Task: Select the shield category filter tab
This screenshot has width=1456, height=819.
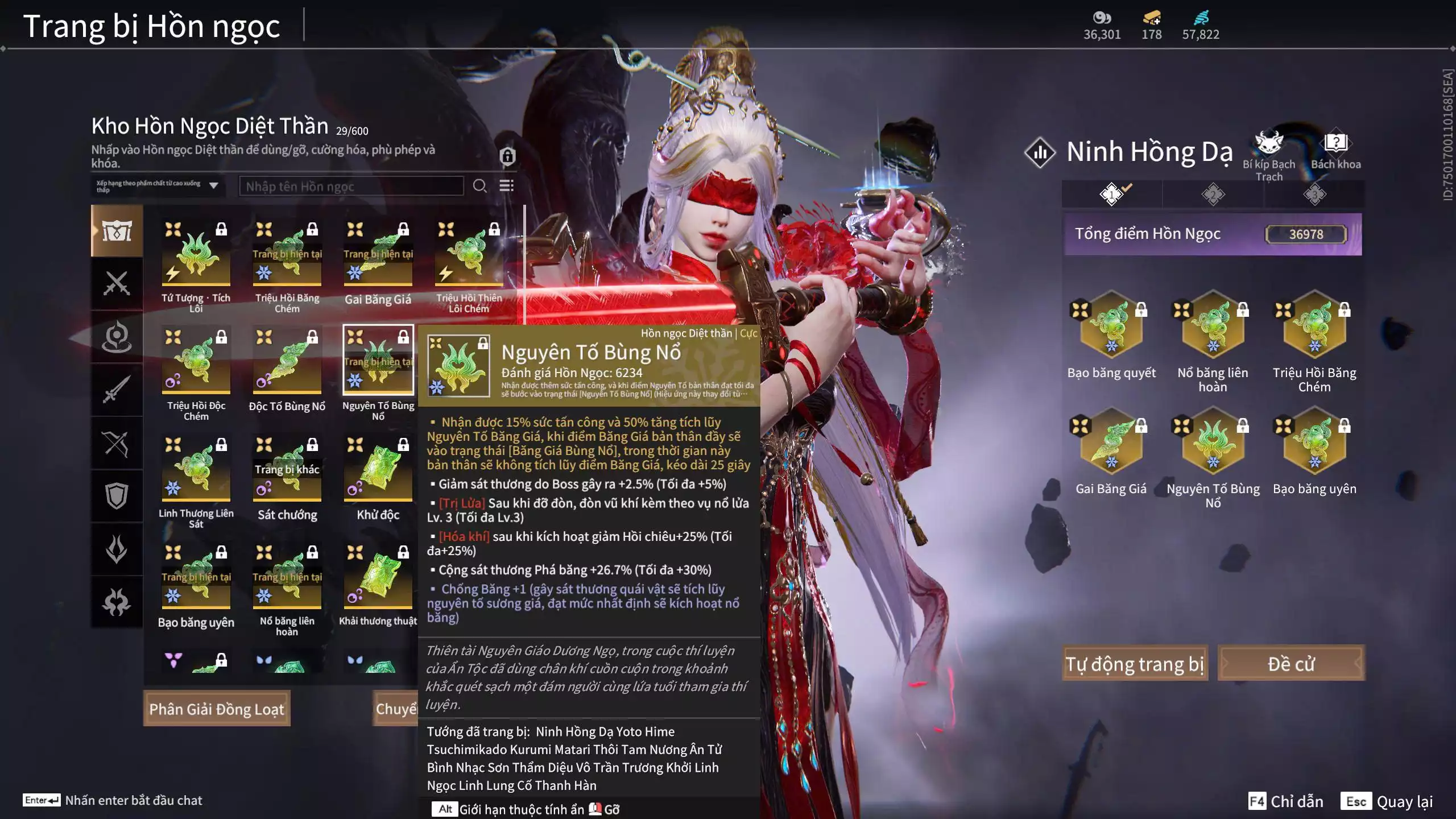Action: click(117, 496)
